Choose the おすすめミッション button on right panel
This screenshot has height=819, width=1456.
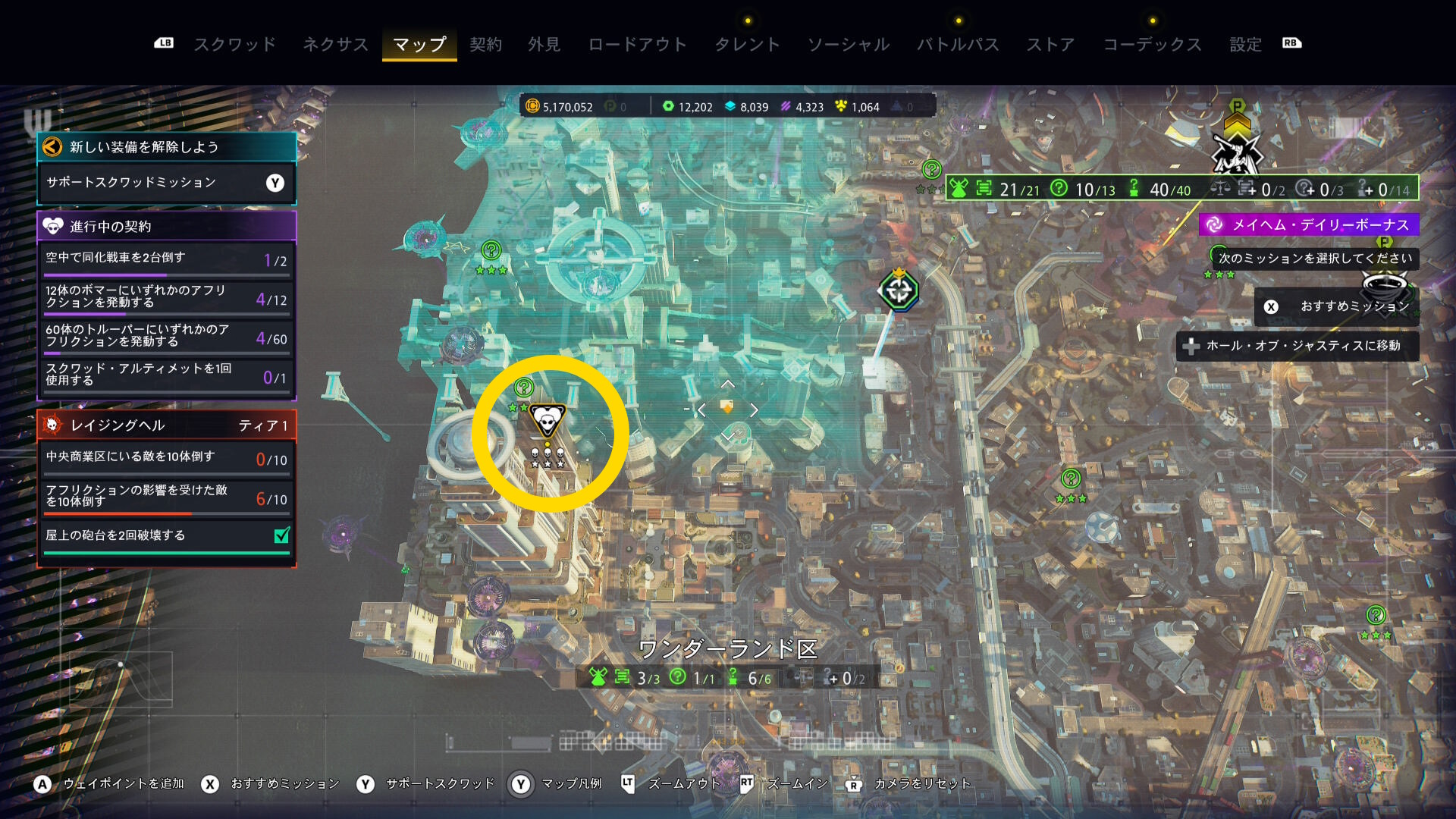click(1336, 306)
